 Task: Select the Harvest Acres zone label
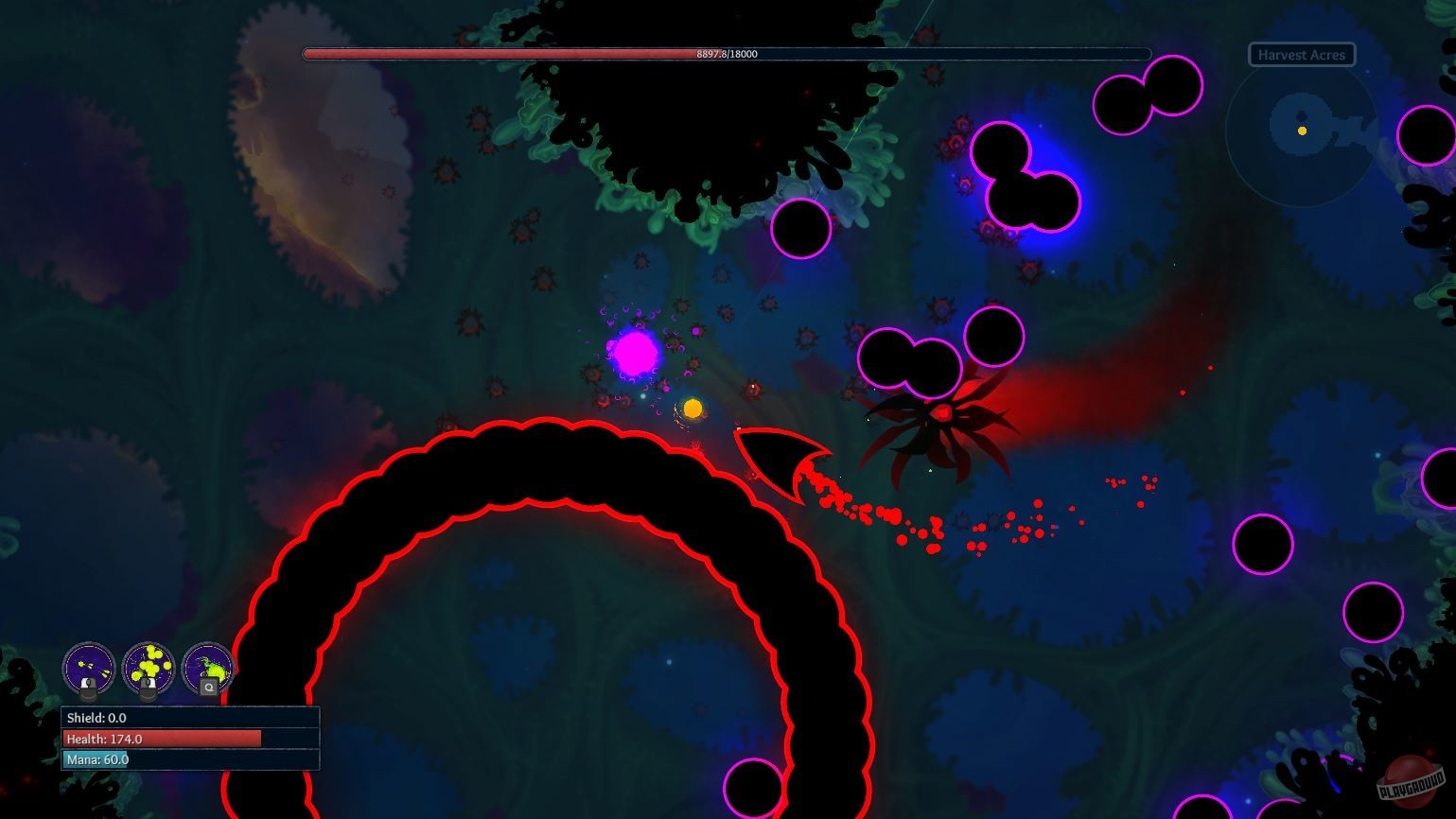1300,54
